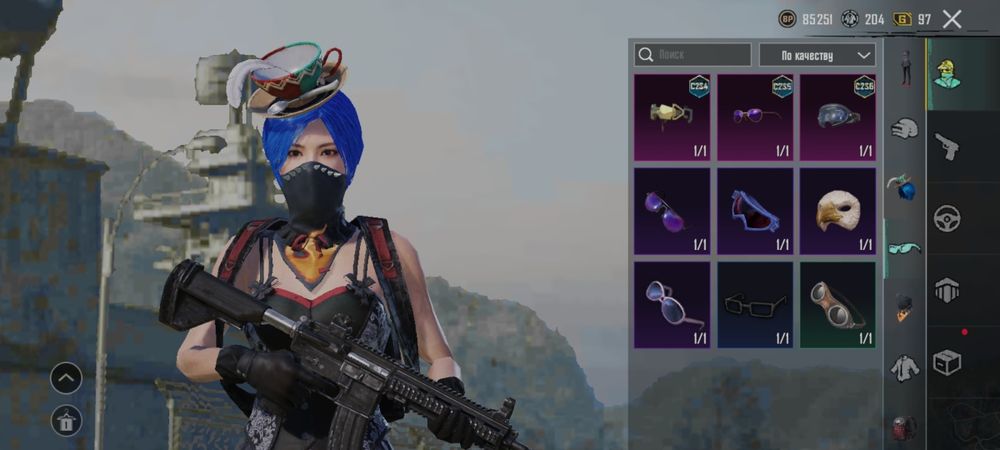Close the inventory screen with X
1000x450 pixels.
click(x=952, y=19)
